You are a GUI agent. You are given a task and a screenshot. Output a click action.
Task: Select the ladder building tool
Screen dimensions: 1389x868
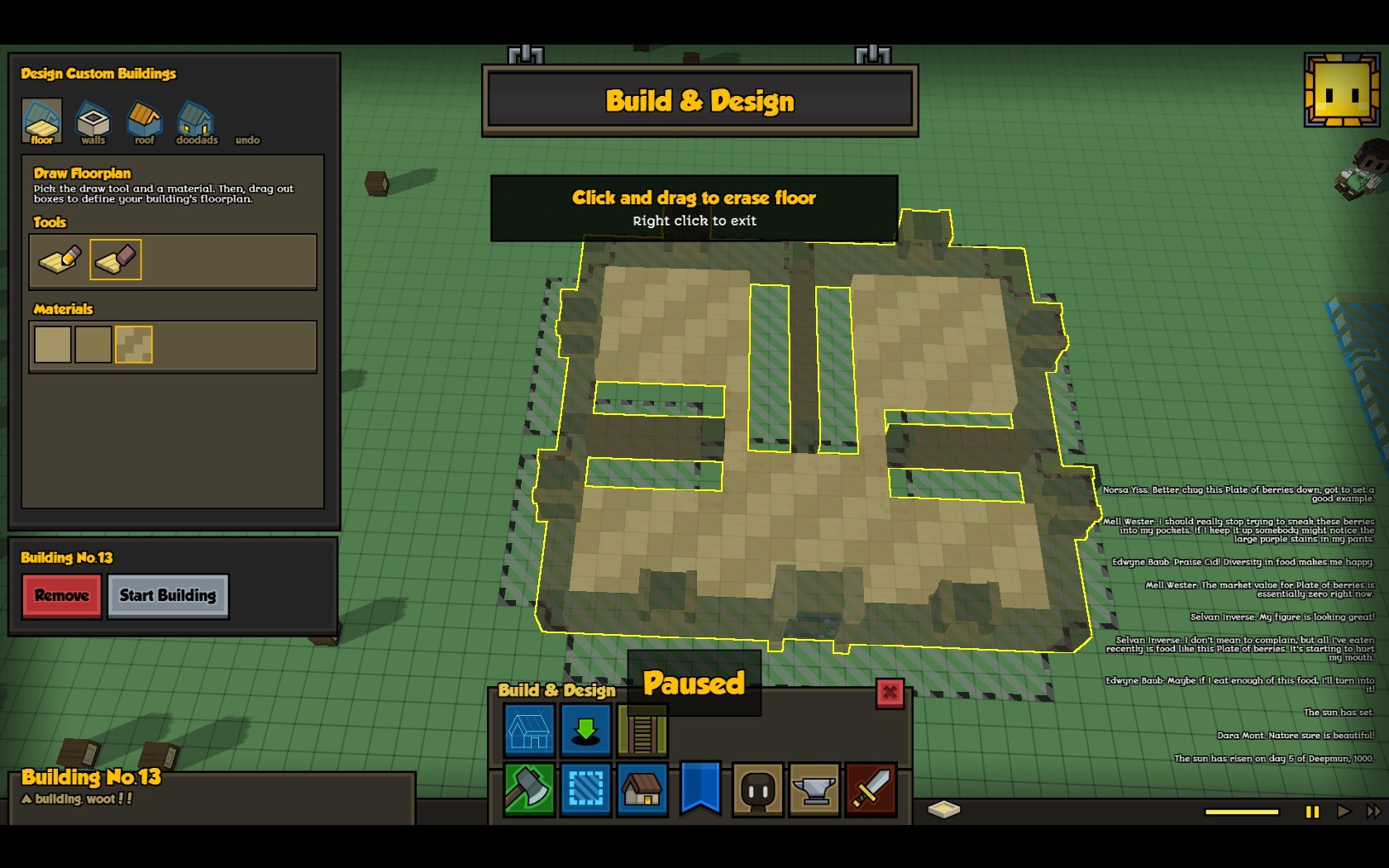[642, 730]
